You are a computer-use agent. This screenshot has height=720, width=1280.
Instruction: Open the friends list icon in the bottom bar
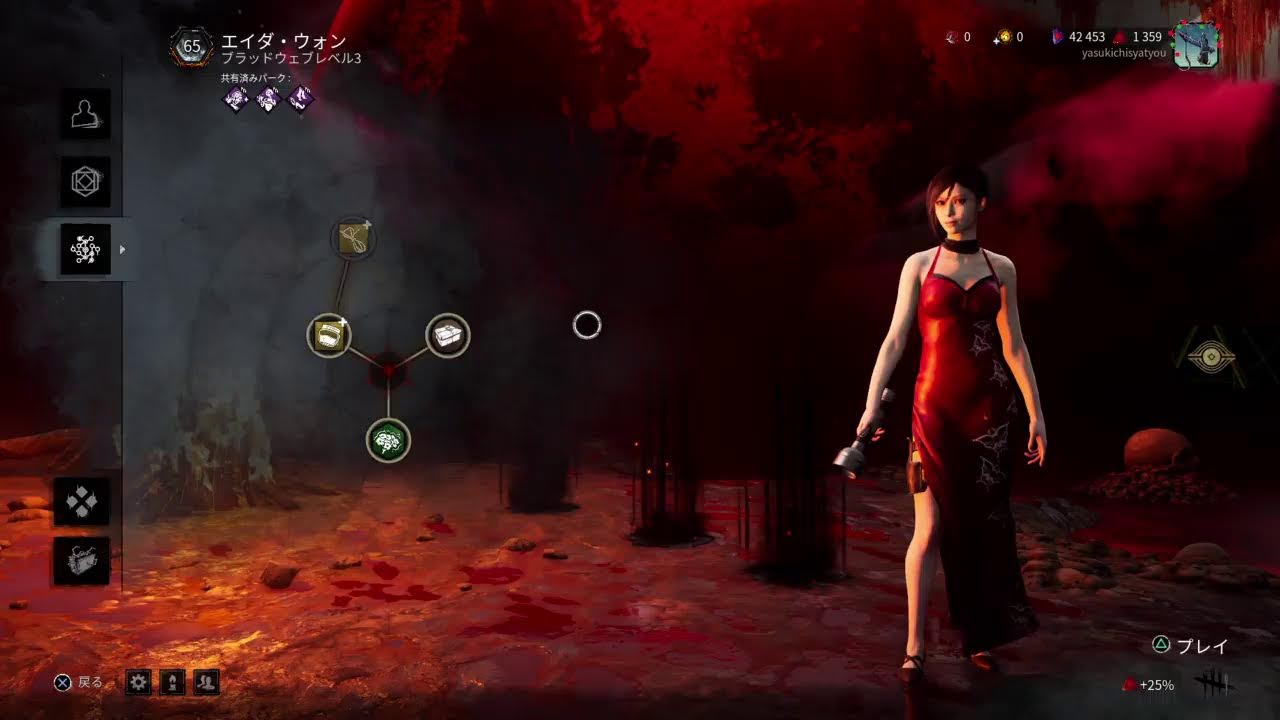[206, 683]
